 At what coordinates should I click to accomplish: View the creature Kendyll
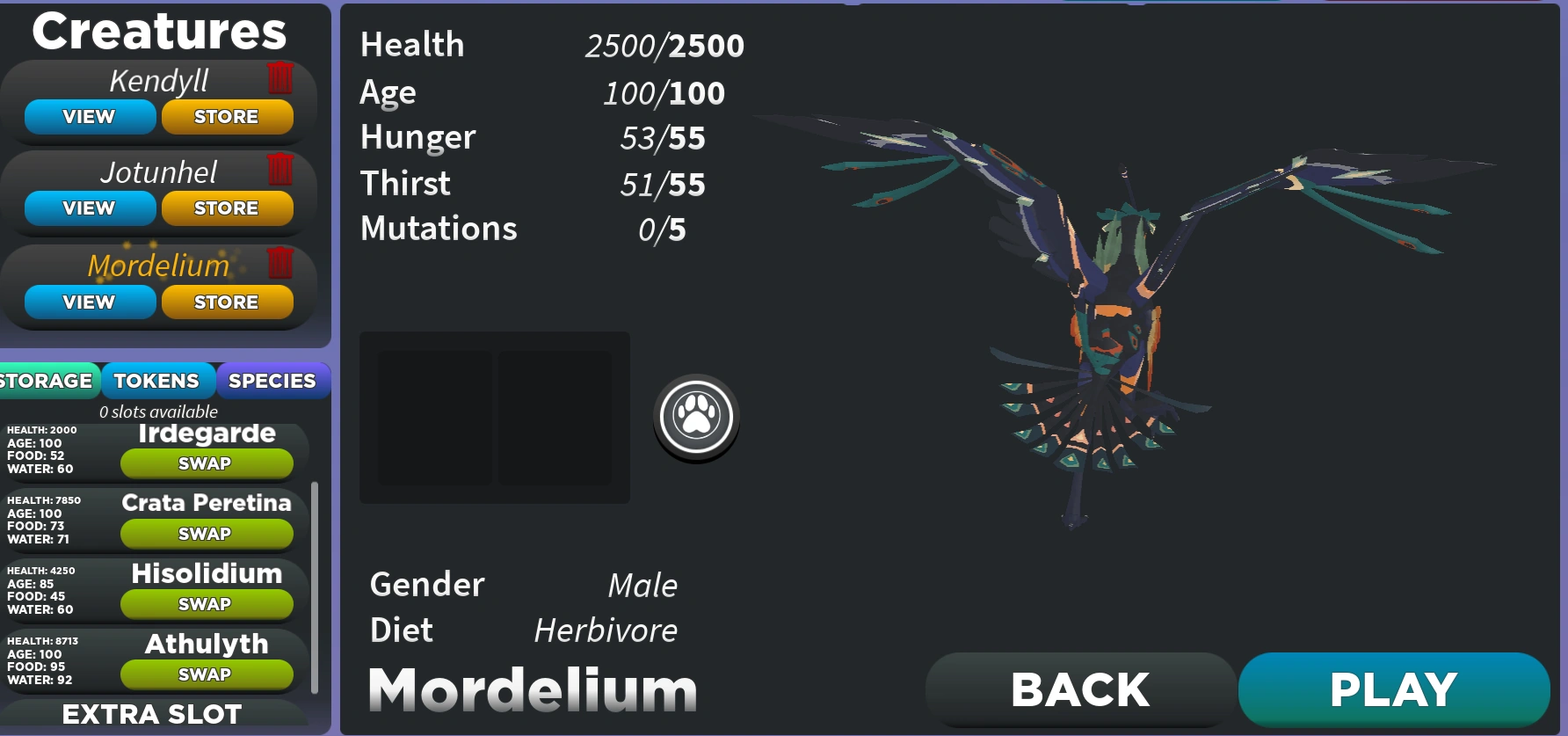coord(89,116)
